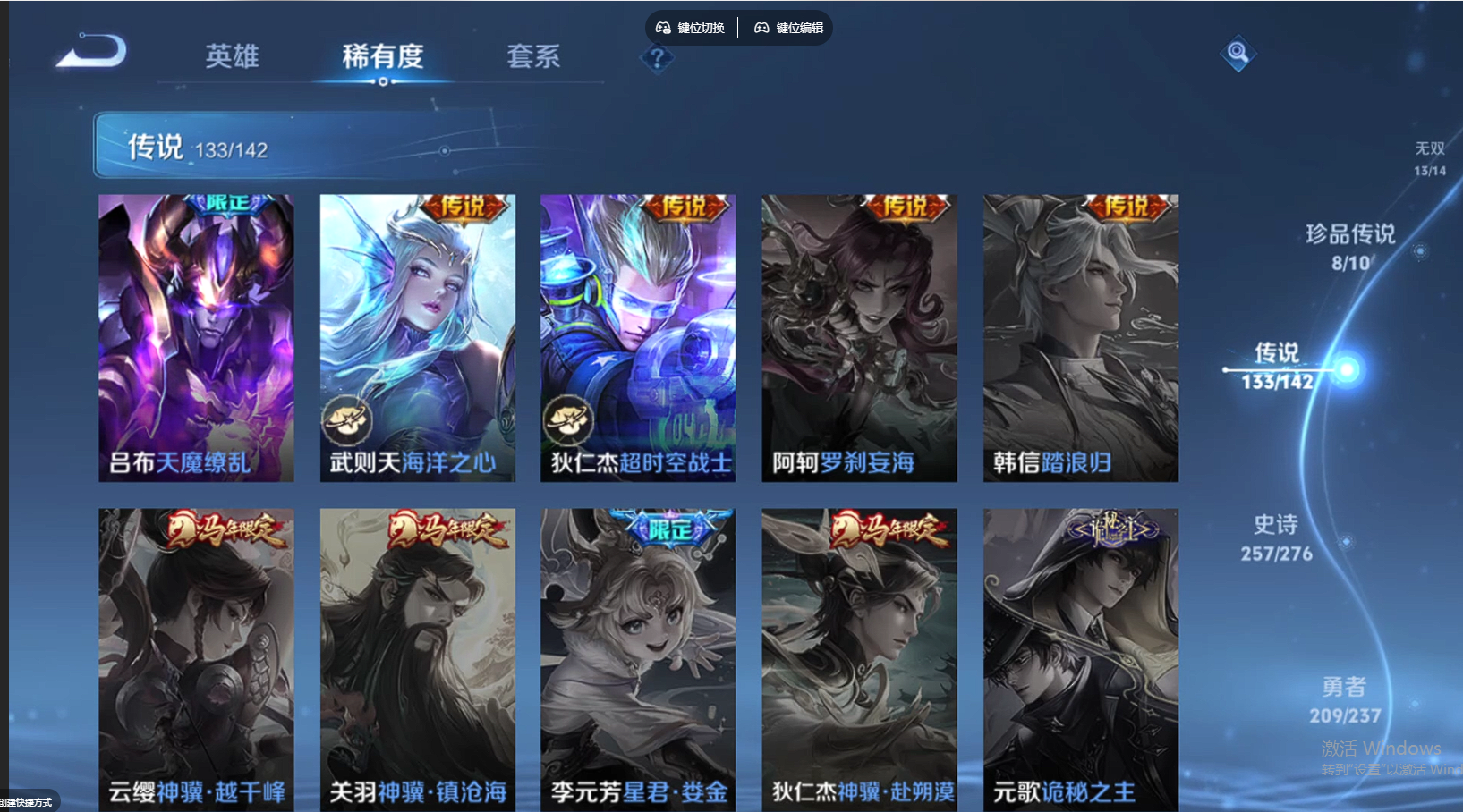This screenshot has height=812, width=1463.
Task: Click the 创建快捷方式 label at bottom left
Action: click(27, 802)
